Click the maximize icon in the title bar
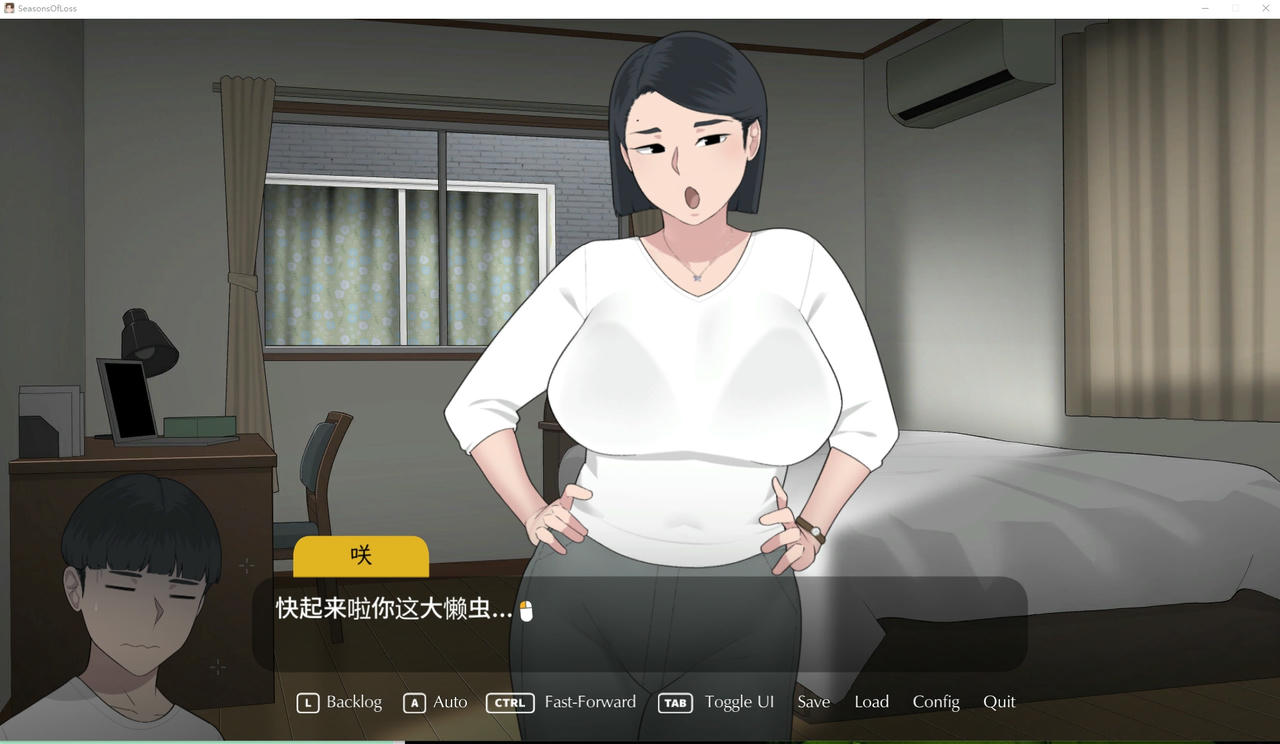The image size is (1280, 744). [1236, 8]
